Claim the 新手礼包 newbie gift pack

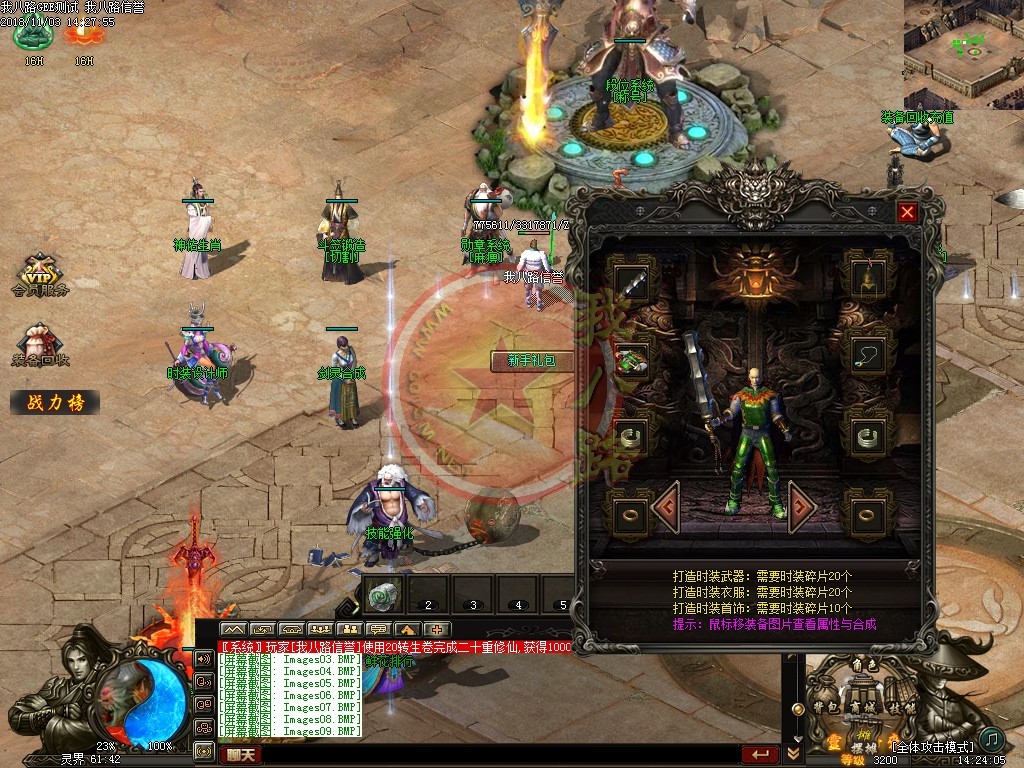pos(531,361)
